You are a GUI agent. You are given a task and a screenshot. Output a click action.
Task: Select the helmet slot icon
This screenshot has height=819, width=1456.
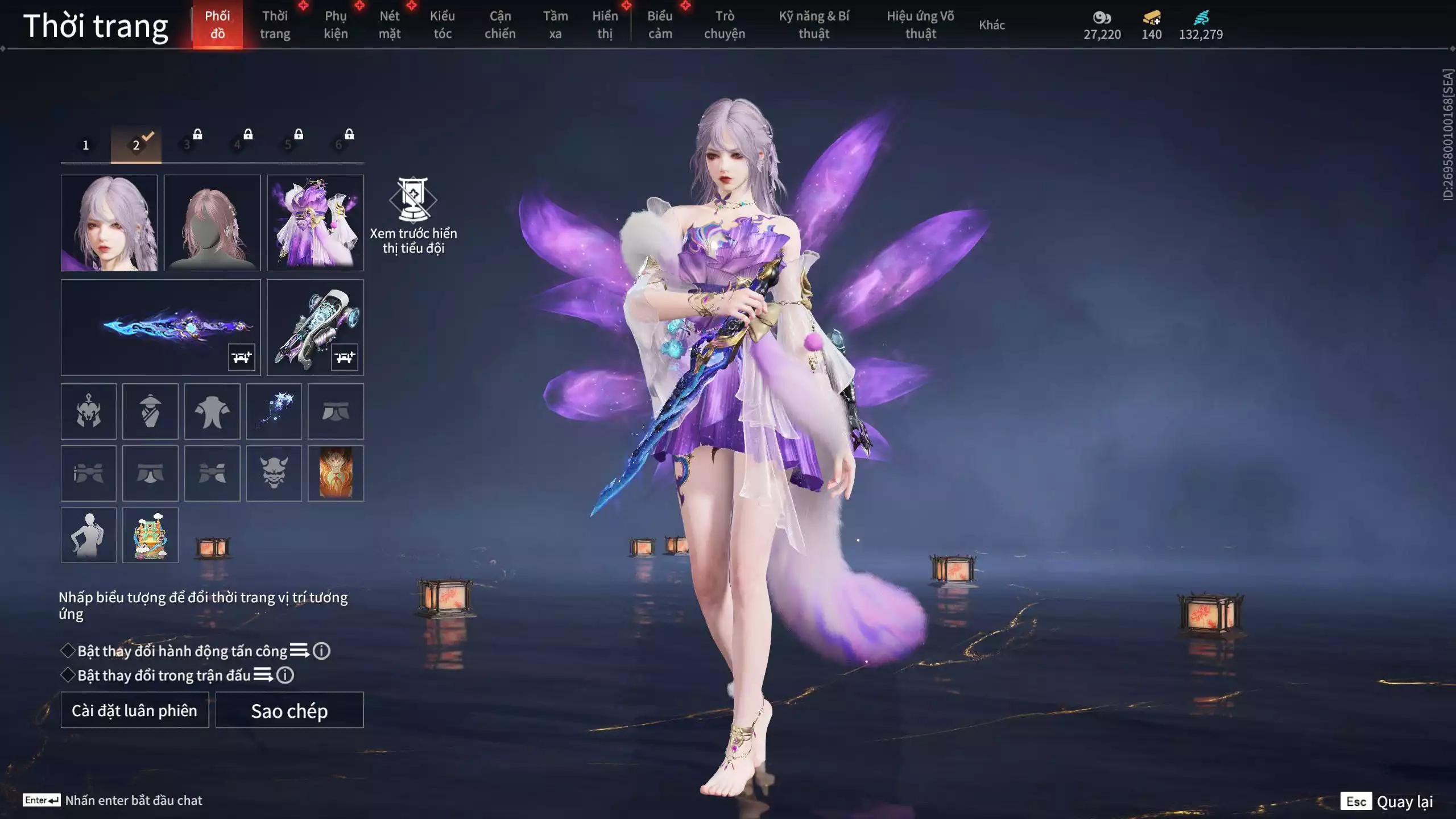pyautogui.click(x=88, y=411)
